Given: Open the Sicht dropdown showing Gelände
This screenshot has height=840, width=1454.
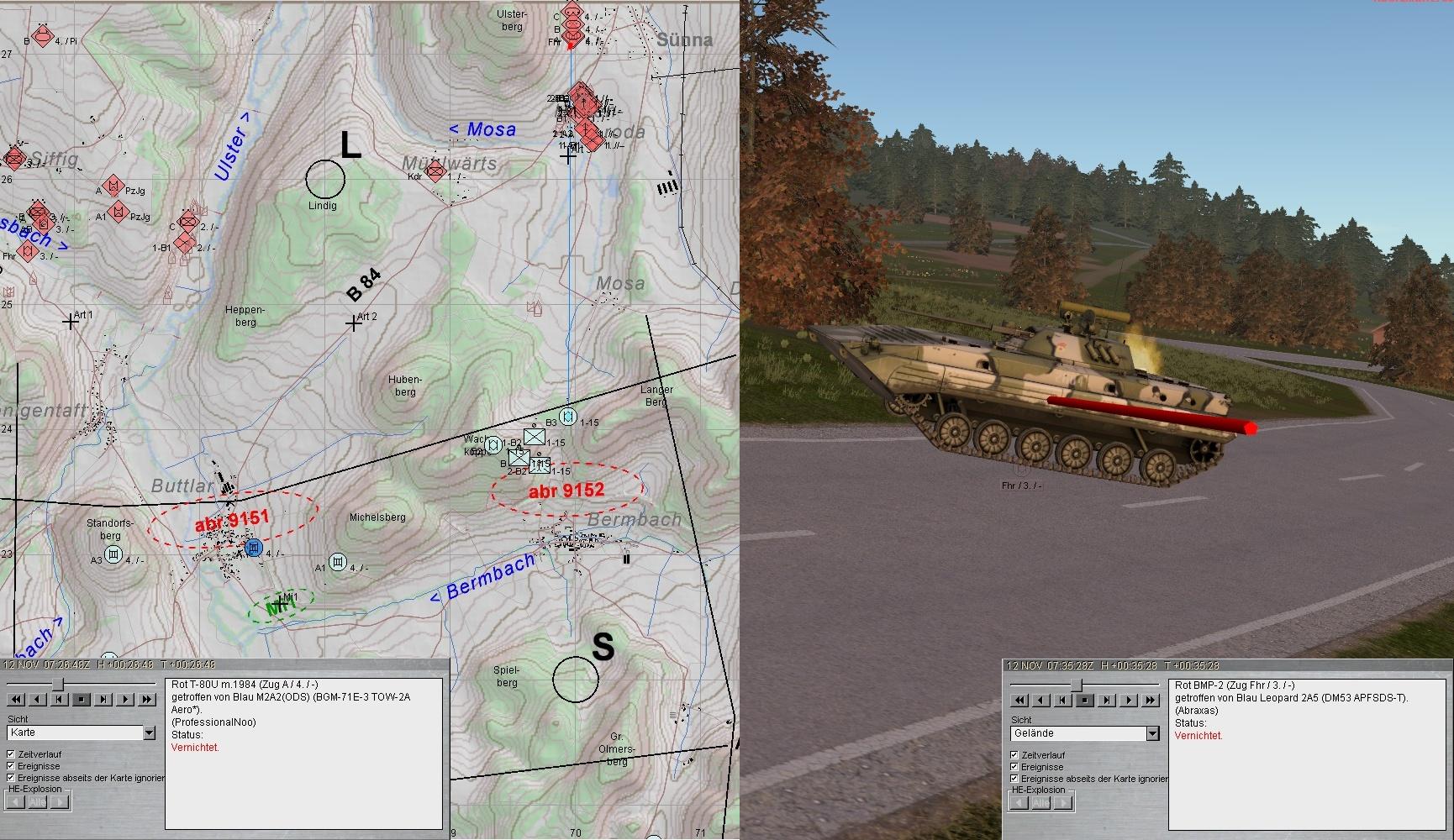Looking at the screenshot, I should click(1152, 734).
